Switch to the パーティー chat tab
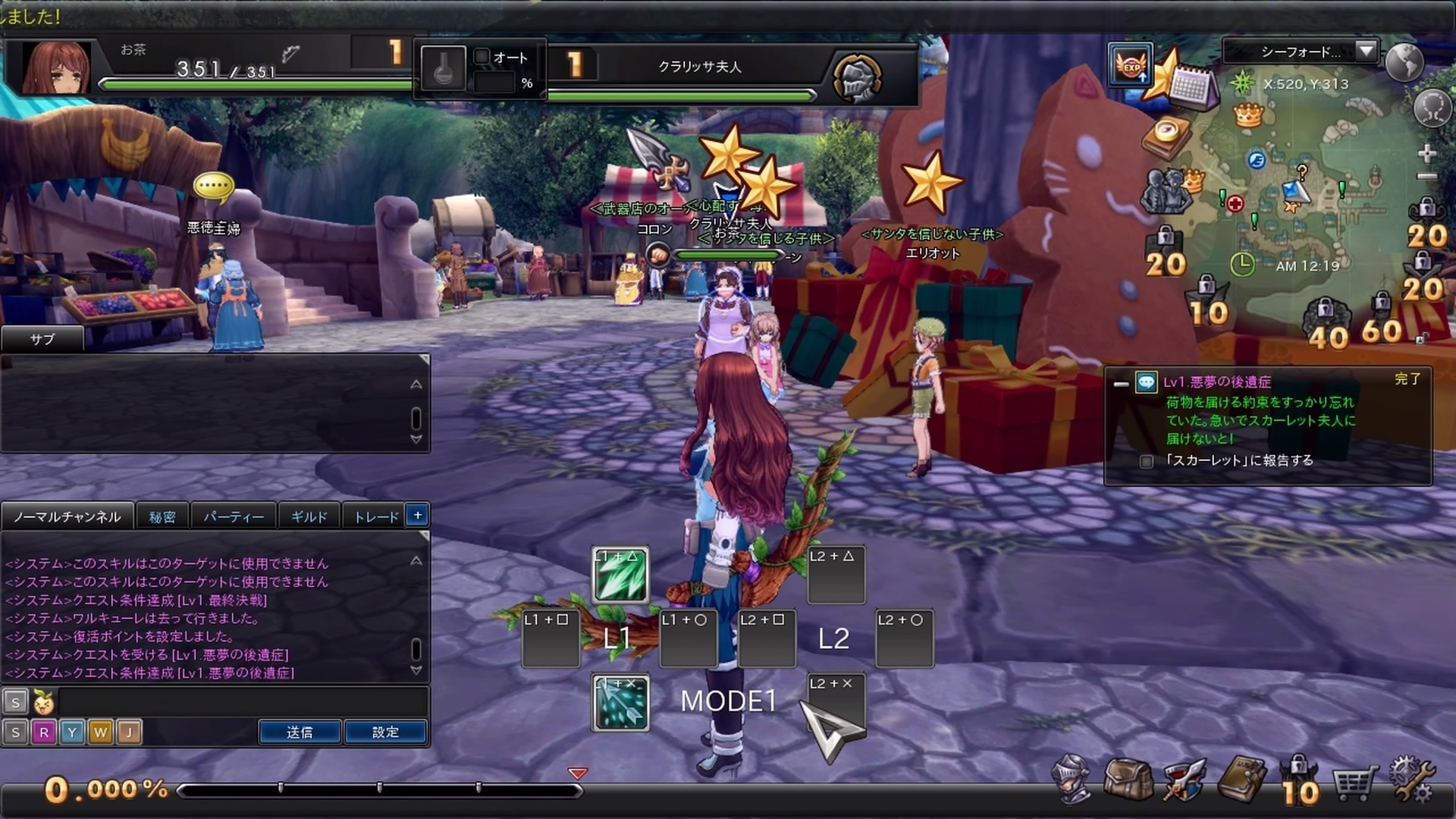 tap(234, 516)
